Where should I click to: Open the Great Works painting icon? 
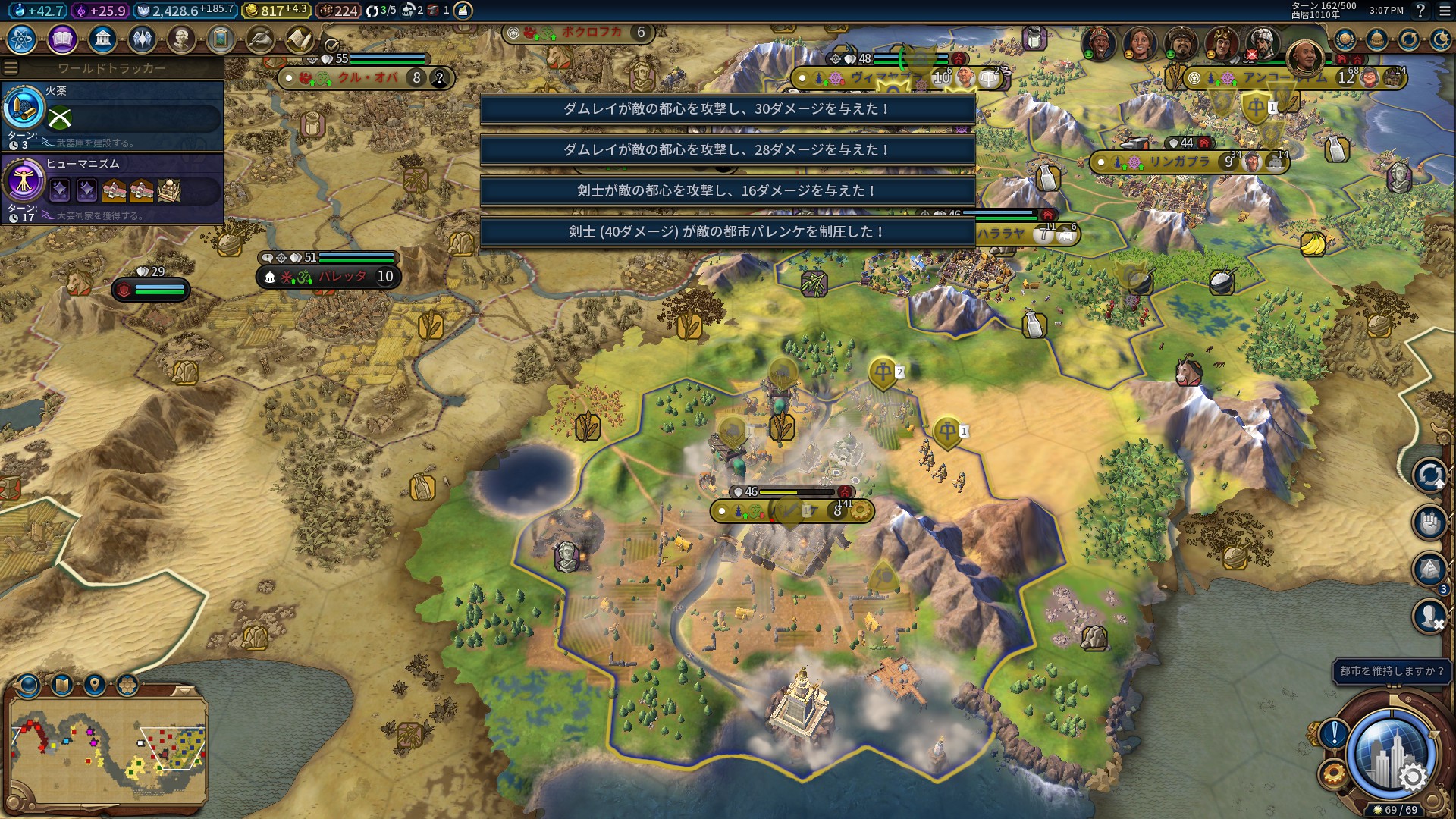click(x=221, y=39)
